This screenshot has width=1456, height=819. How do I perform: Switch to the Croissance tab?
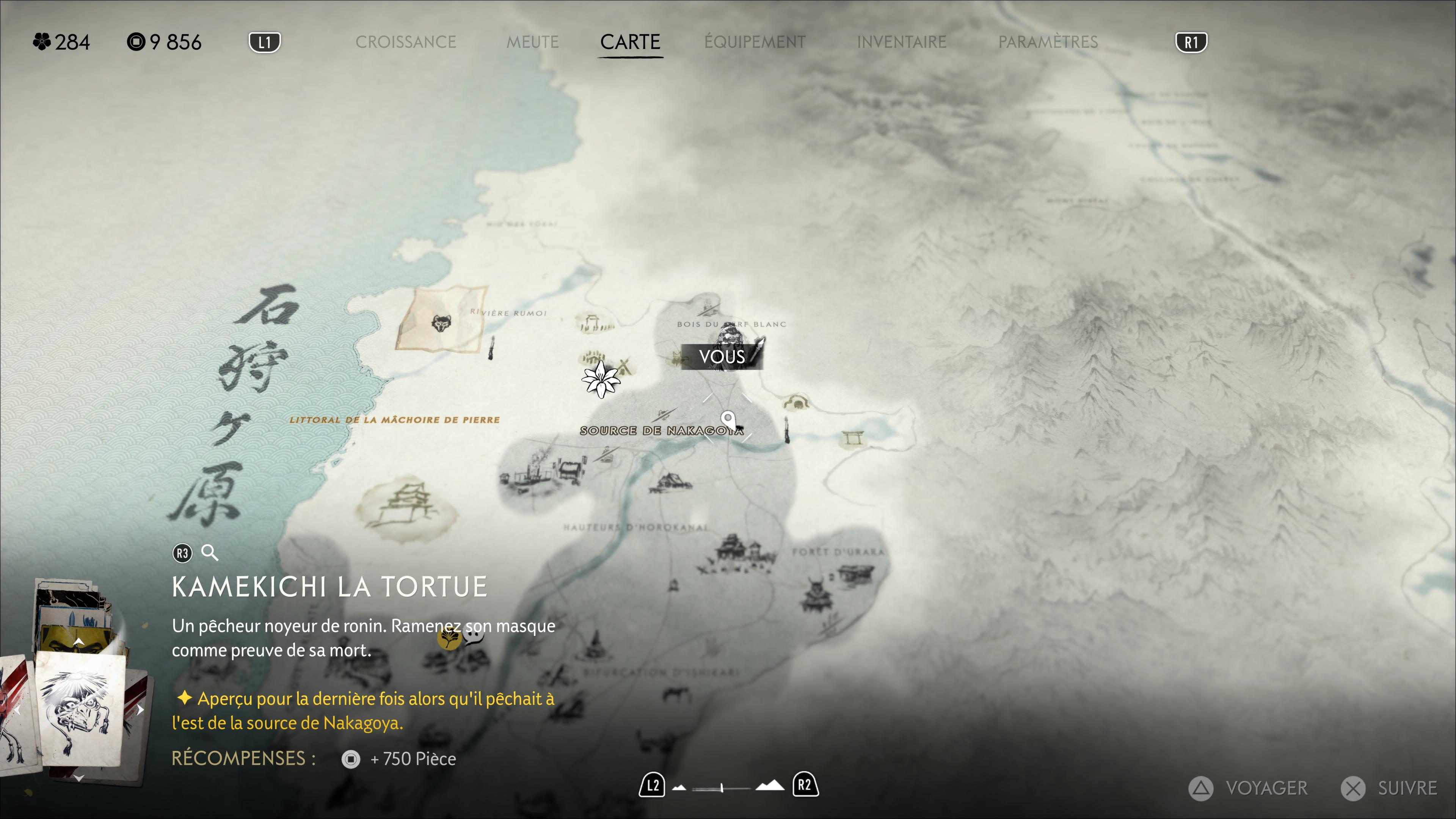coord(405,42)
